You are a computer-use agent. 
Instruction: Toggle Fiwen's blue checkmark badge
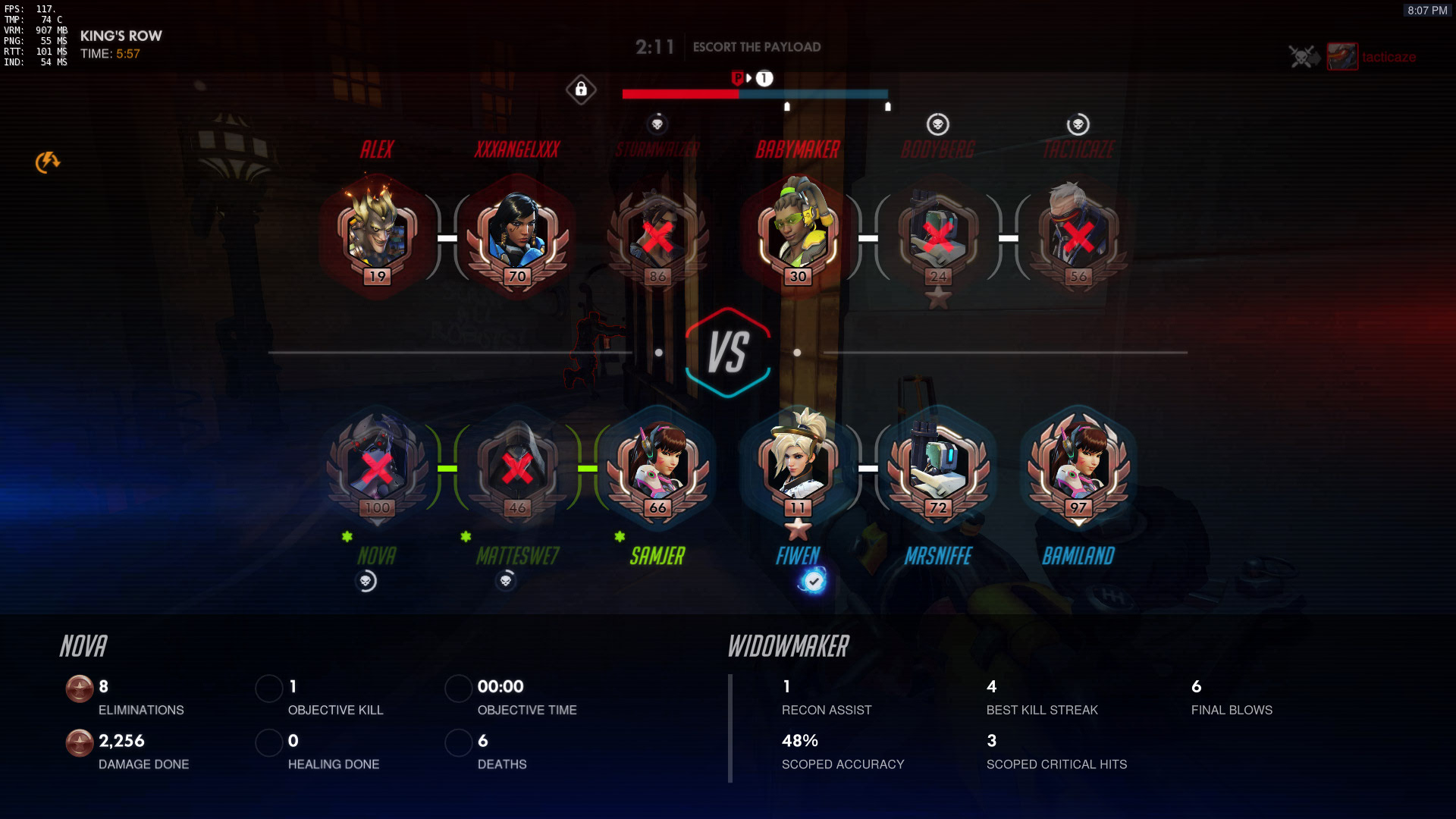[814, 582]
